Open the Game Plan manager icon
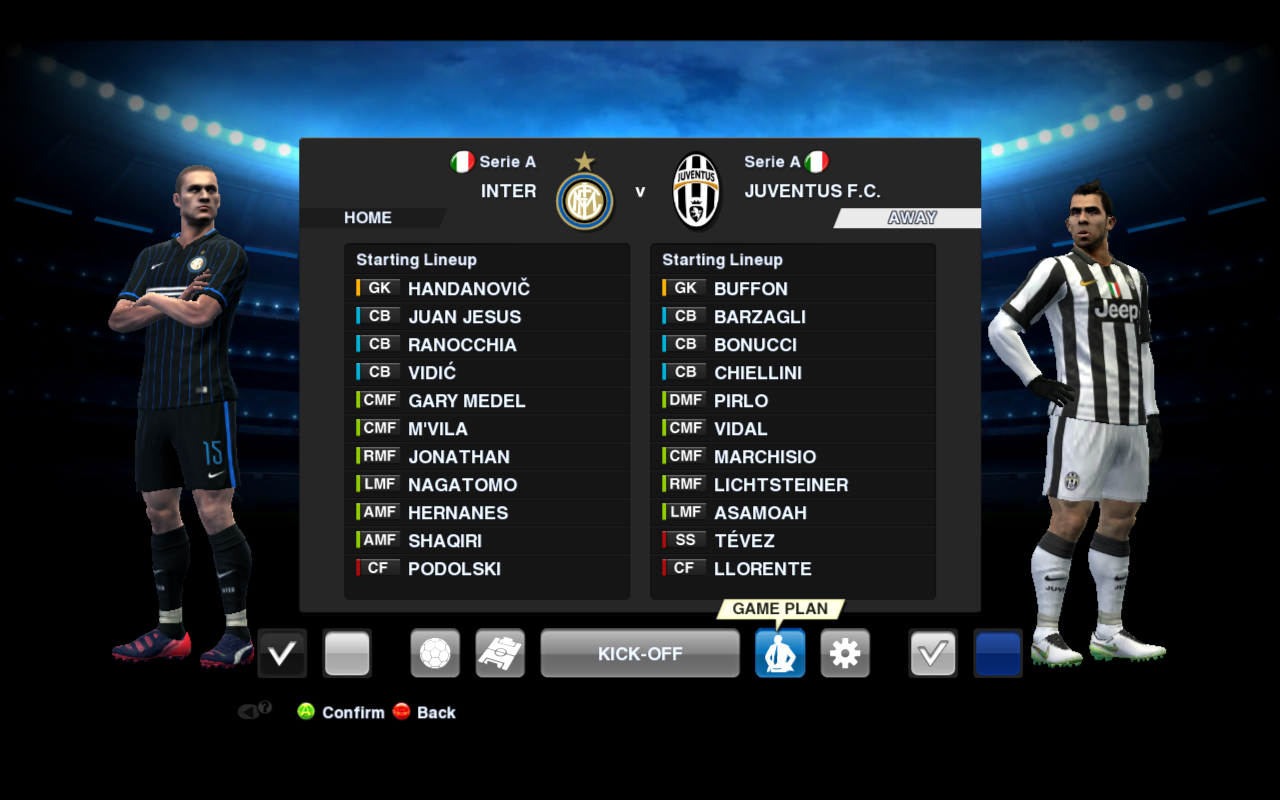The height and width of the screenshot is (800, 1280). (780, 653)
